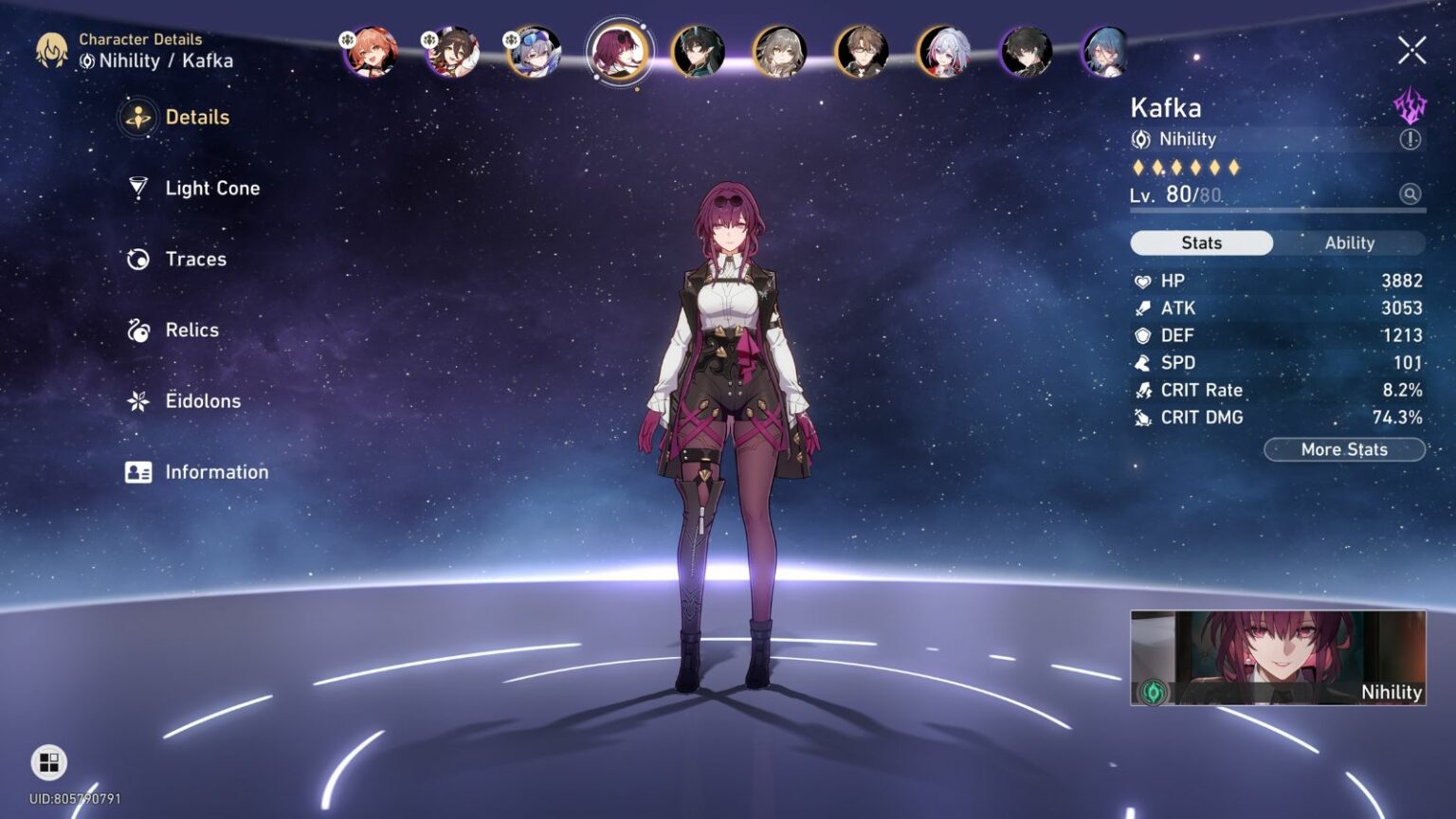The image size is (1456, 819).
Task: Open the Light Cone panel
Action: click(210, 188)
